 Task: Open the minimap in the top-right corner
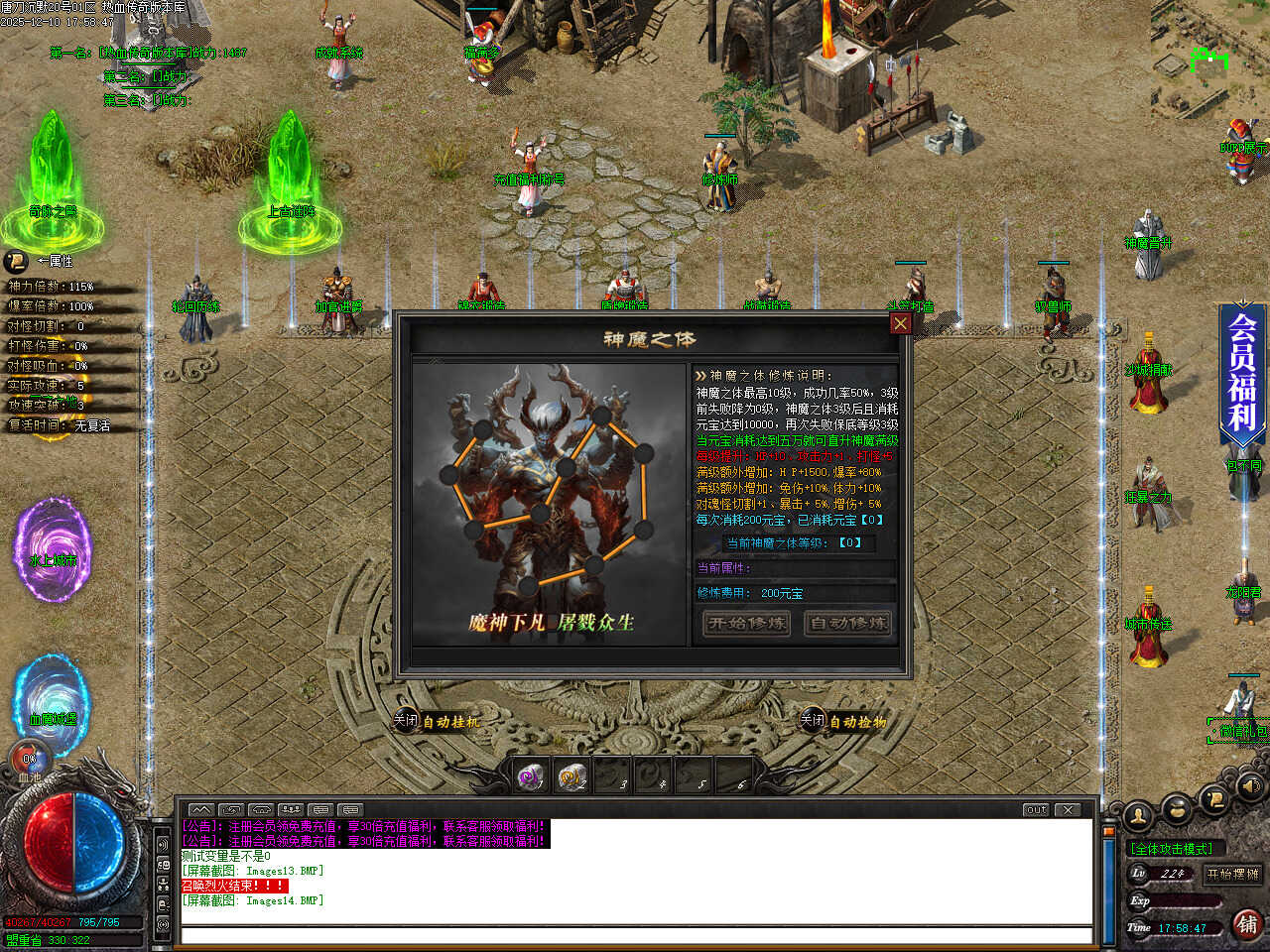1209,59
